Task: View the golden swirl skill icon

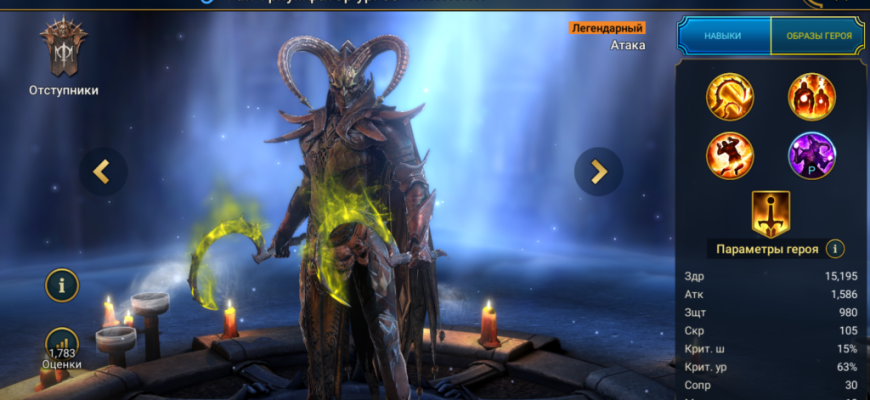Action: [x=730, y=97]
